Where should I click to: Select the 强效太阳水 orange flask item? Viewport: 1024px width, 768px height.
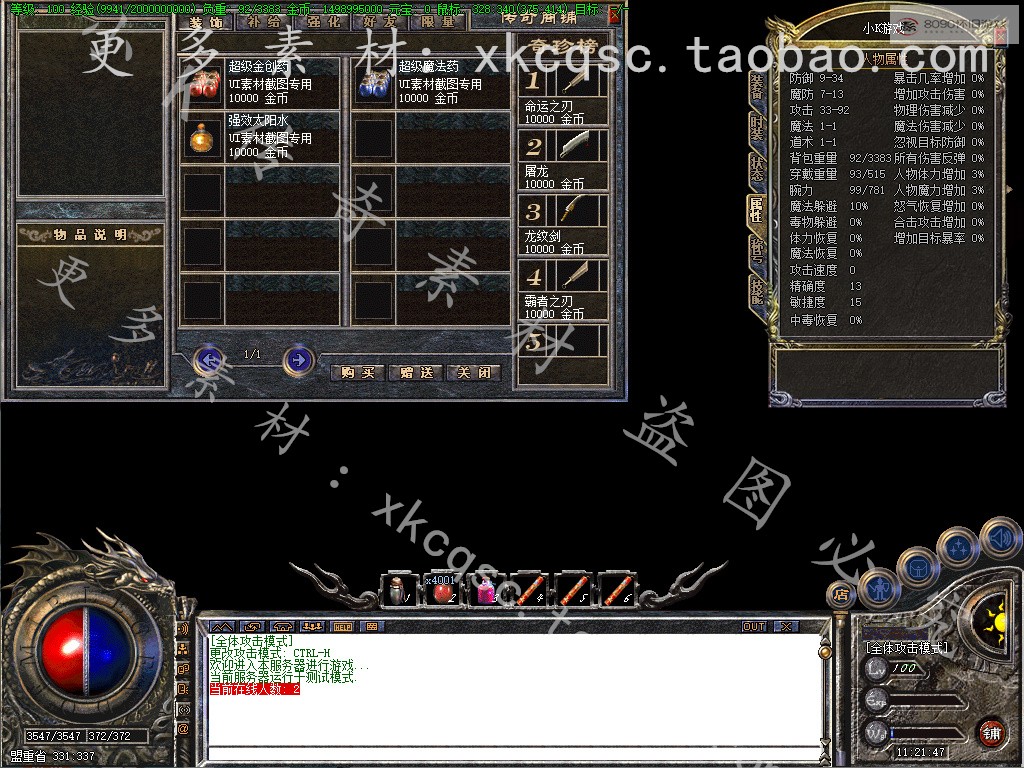(204, 138)
